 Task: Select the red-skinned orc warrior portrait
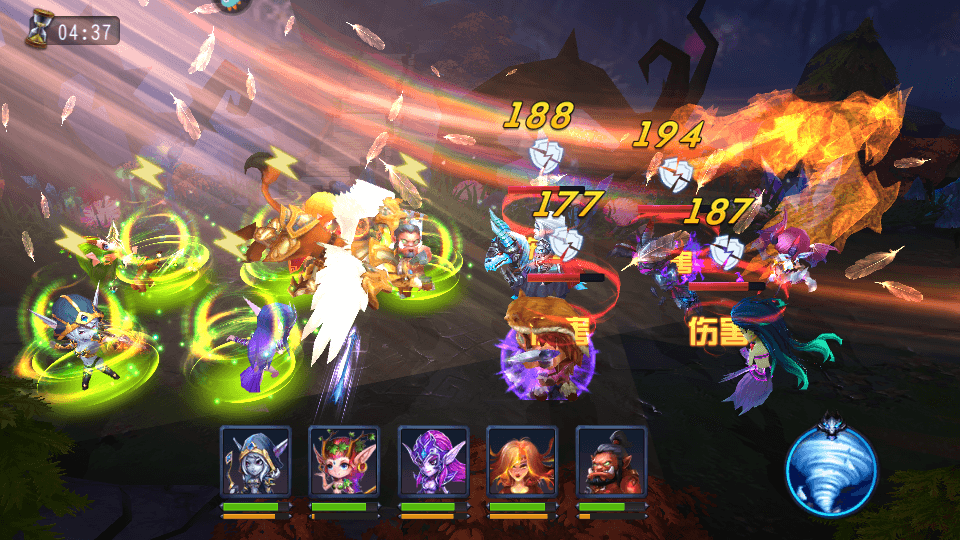point(611,461)
